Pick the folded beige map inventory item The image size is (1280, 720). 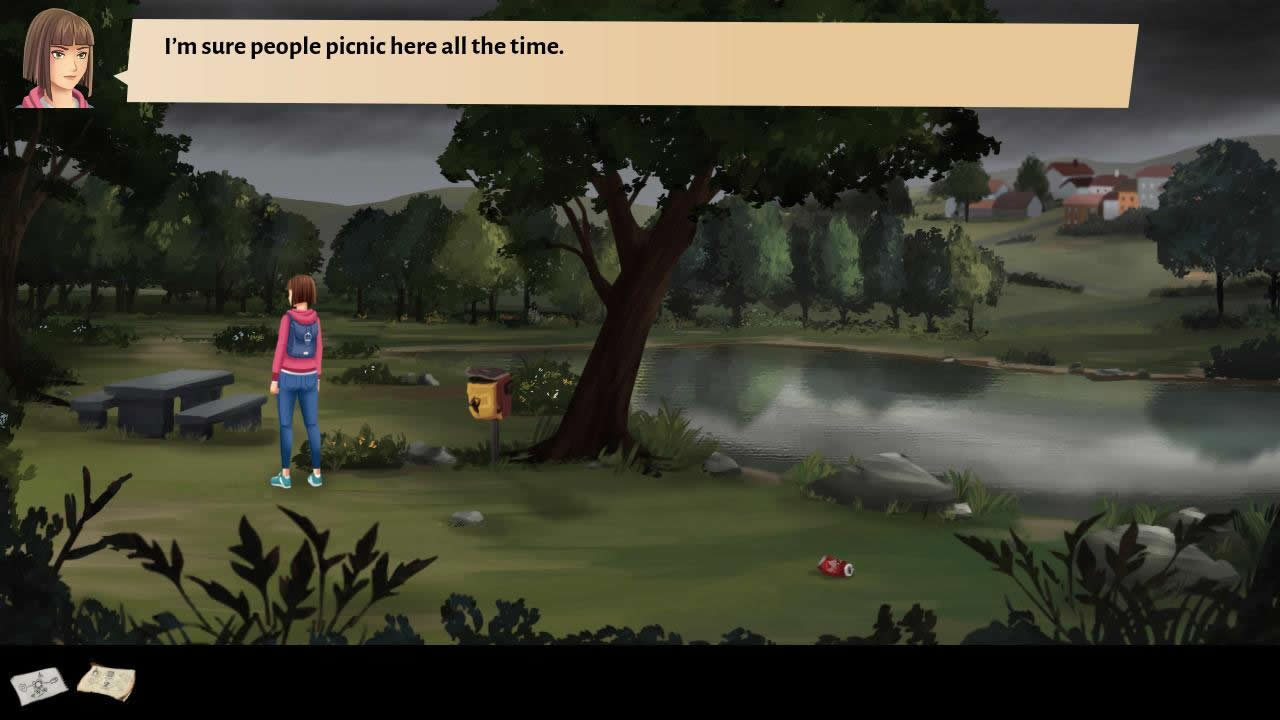tap(106, 682)
